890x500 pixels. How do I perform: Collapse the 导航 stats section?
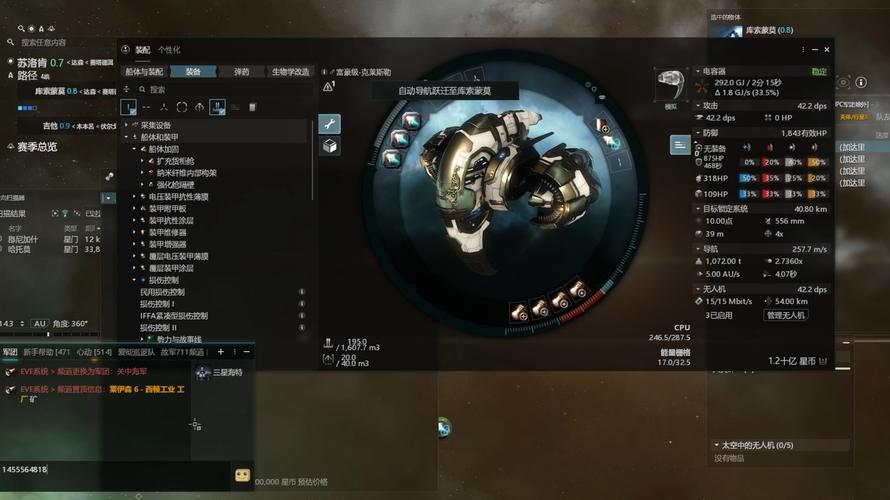697,249
